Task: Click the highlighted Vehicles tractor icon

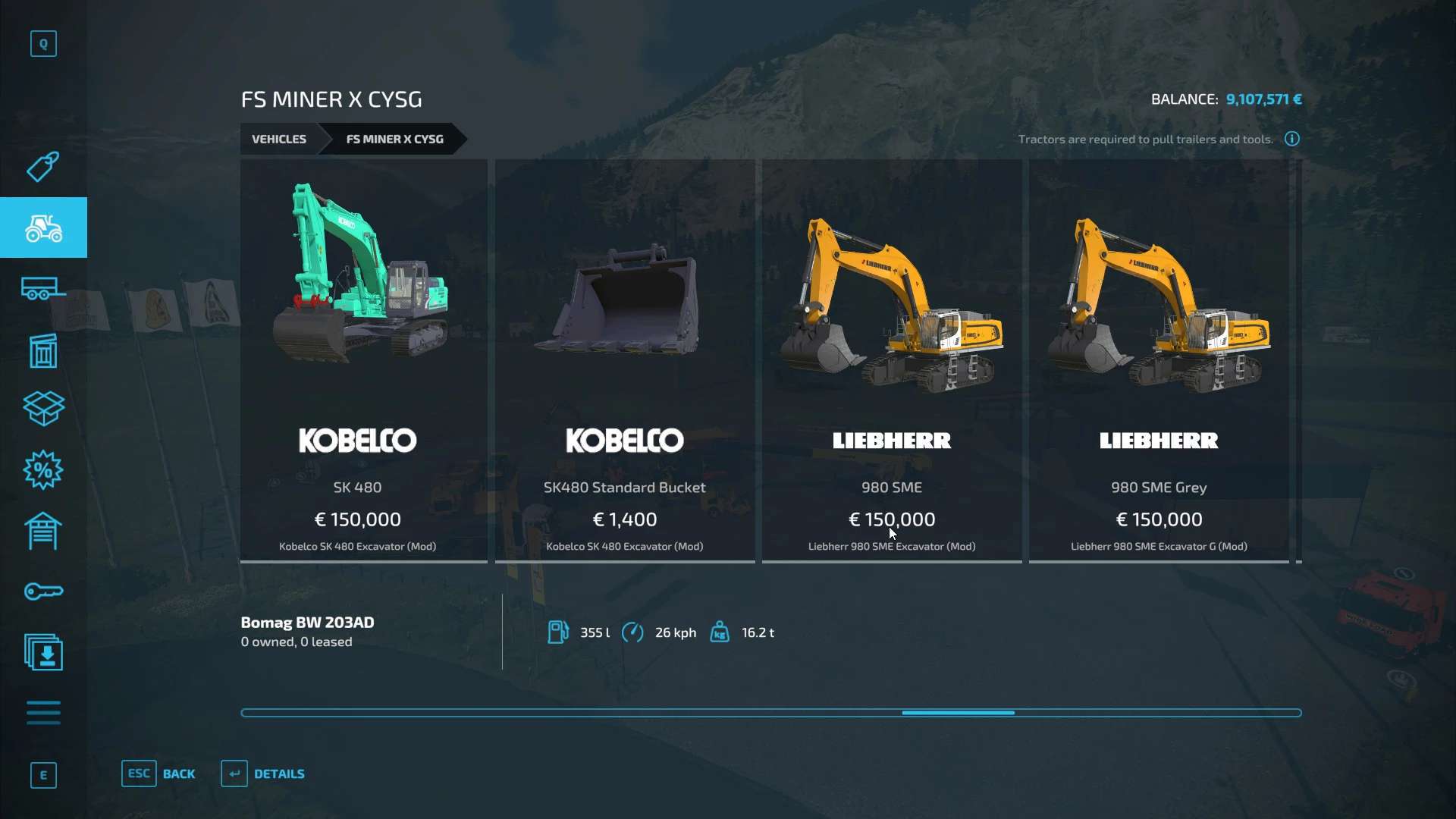Action: coord(43,227)
